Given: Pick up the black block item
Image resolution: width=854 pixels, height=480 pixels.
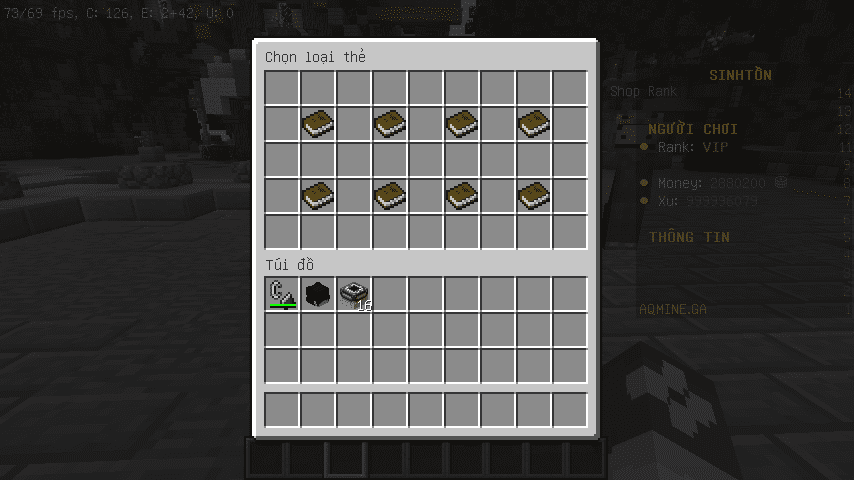Looking at the screenshot, I should 318,294.
